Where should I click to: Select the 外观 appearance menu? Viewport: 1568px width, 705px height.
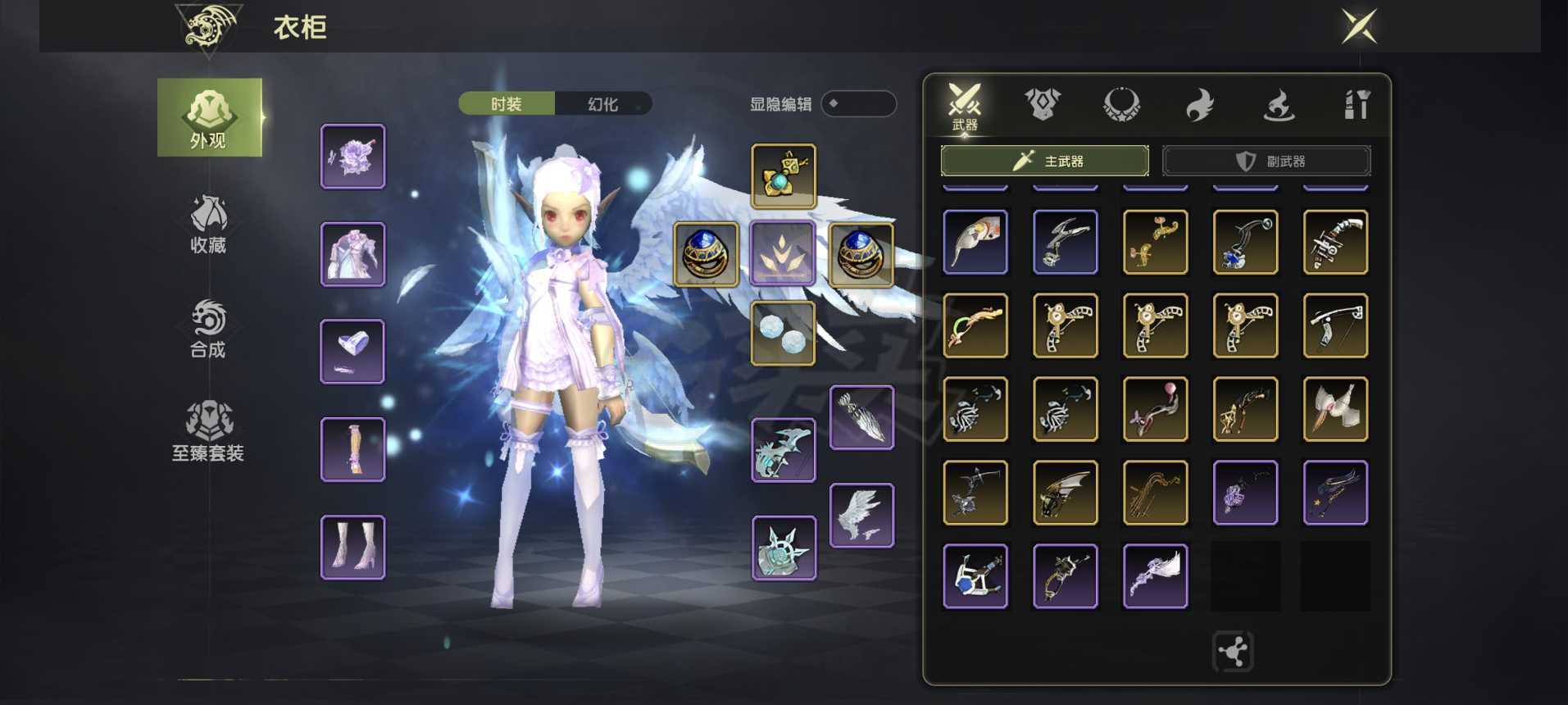[209, 118]
